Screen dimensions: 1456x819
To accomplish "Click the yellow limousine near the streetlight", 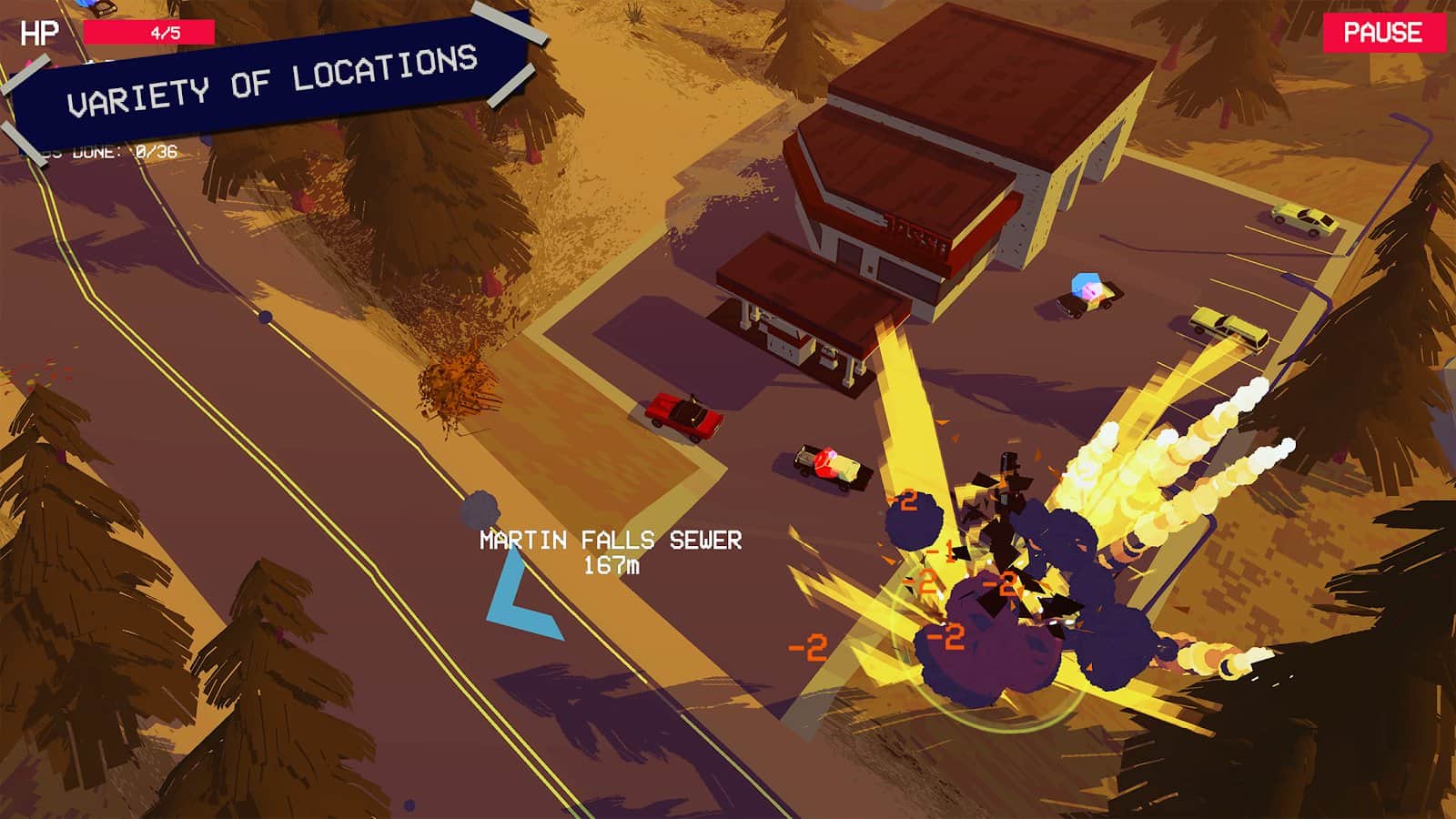I will 1224,325.
